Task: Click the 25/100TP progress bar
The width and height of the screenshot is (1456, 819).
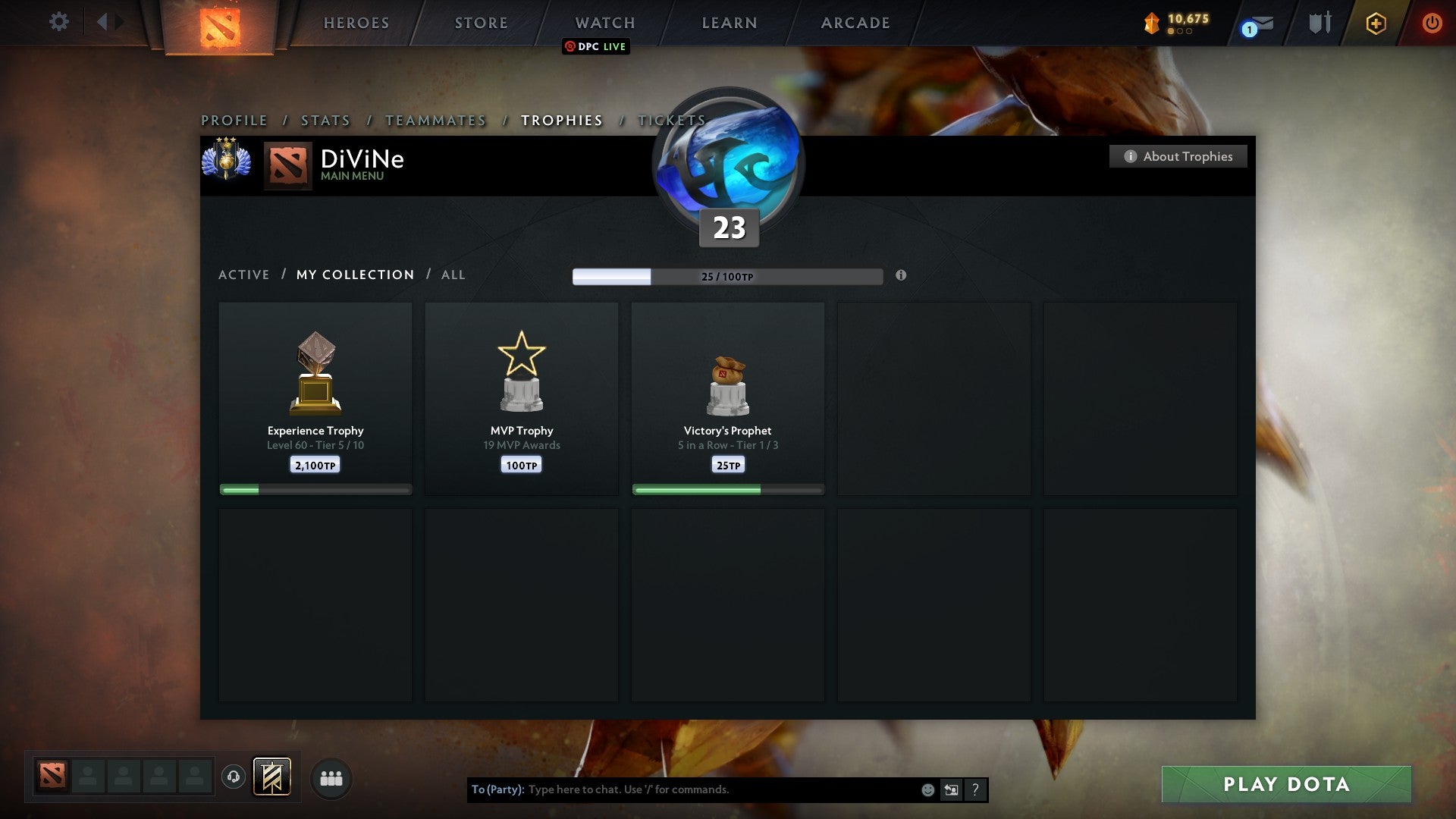Action: (727, 277)
